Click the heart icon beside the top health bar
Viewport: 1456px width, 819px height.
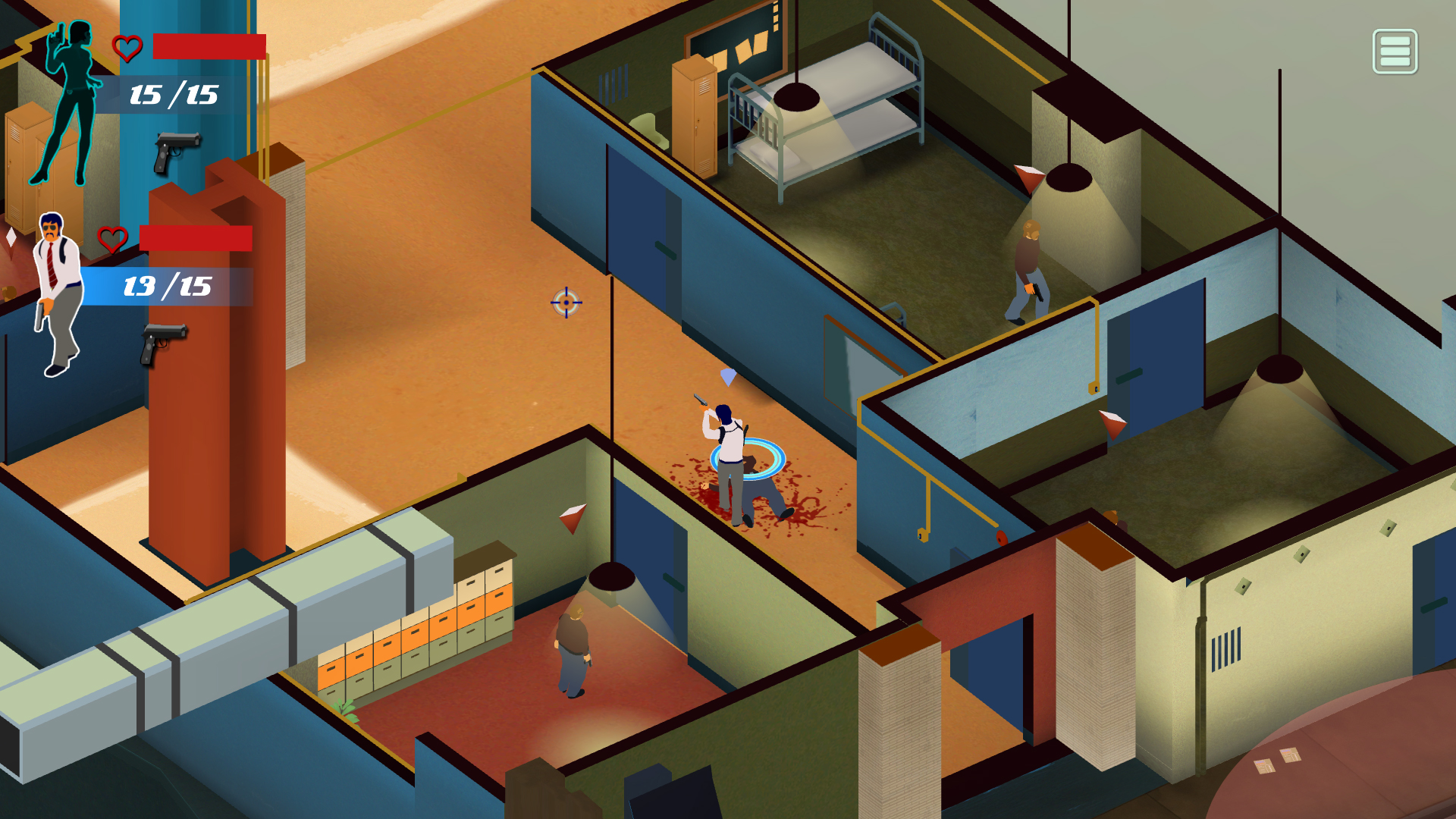(x=127, y=48)
